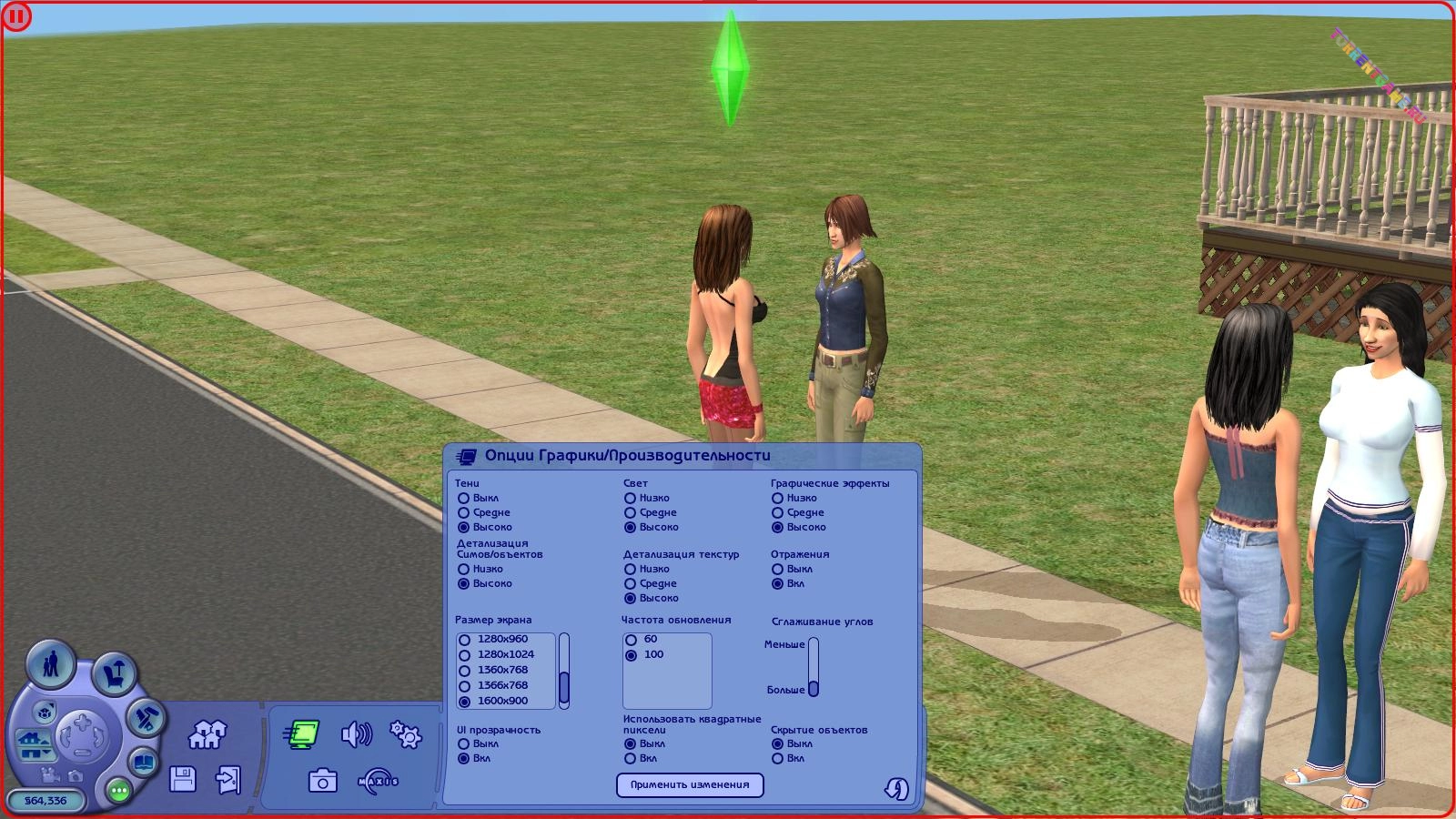Quit via the exit door icon

point(227,780)
